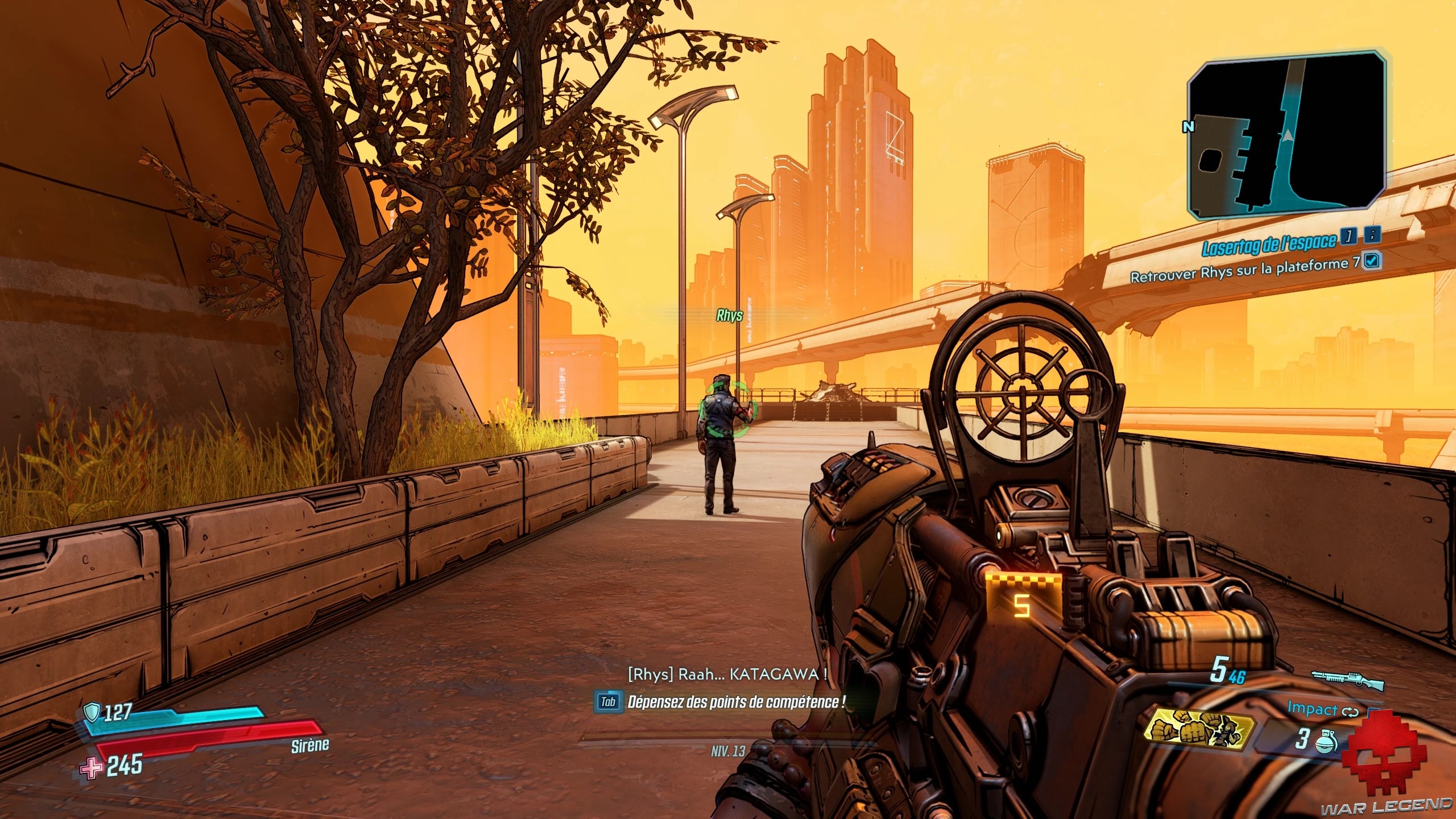Tick the Retrouver Rhys objective checkbox
The image size is (1456, 819).
pyautogui.click(x=1372, y=260)
